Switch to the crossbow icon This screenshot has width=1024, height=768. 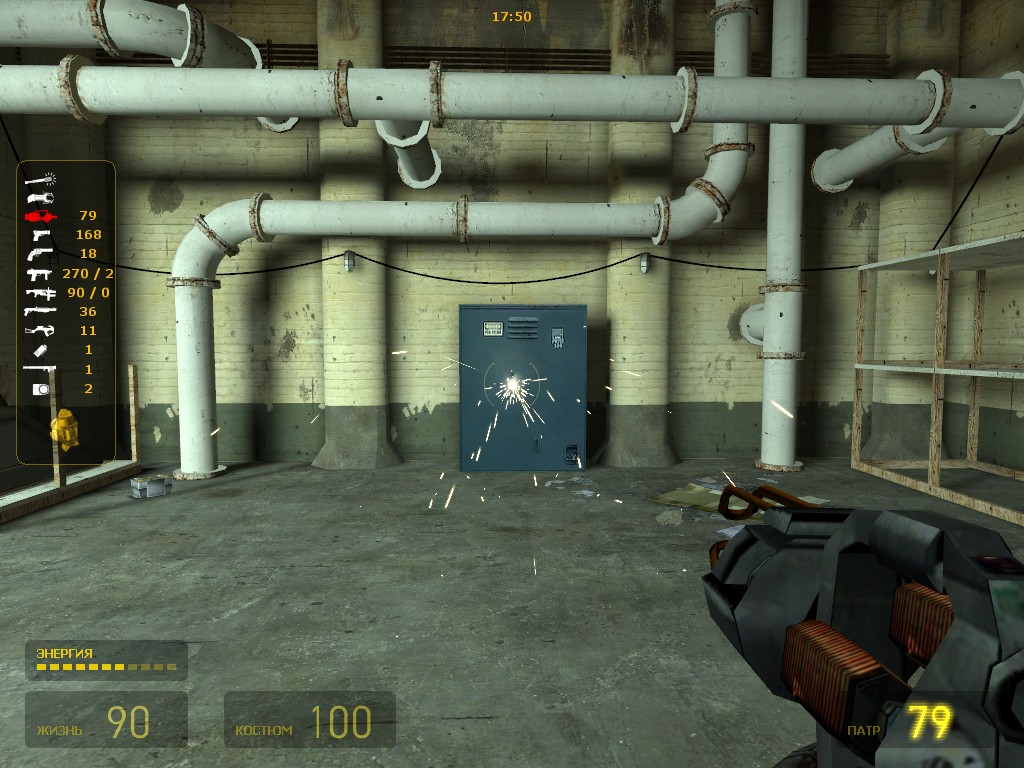[x=41, y=330]
